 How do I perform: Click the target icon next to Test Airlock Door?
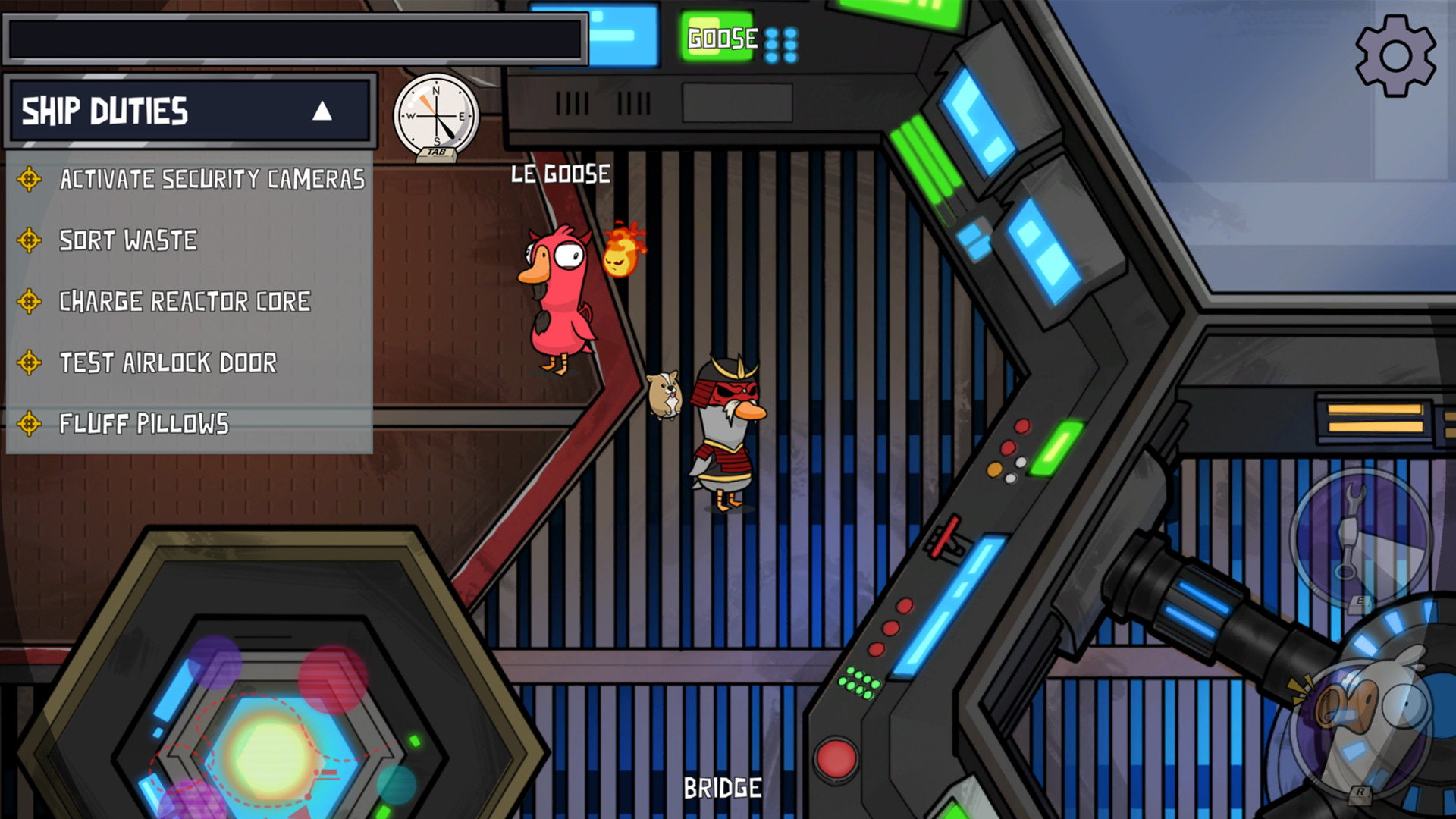[29, 362]
